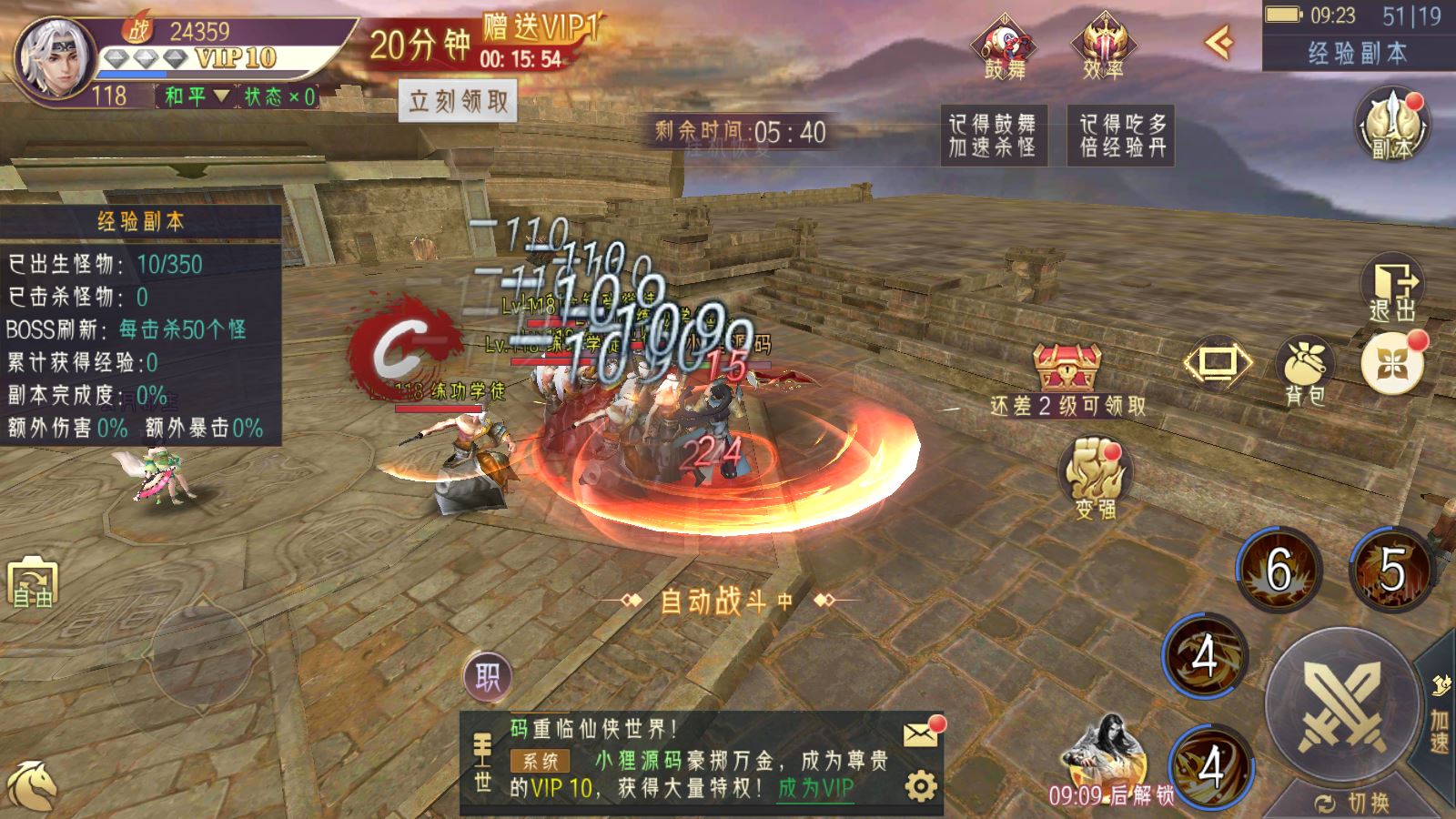Tap the crossed swords basic attack button
Image resolution: width=1456 pixels, height=819 pixels.
click(1341, 704)
